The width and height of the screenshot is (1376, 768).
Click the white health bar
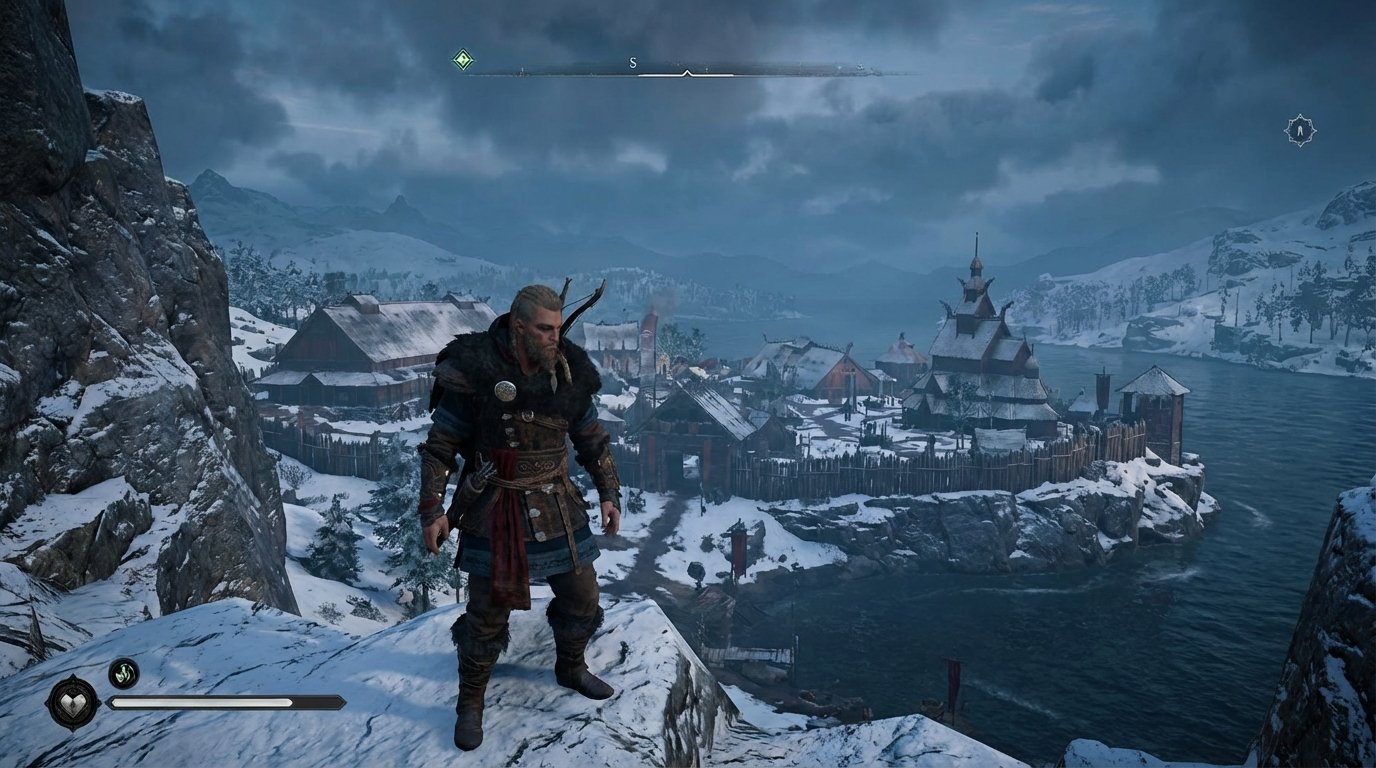tap(200, 702)
